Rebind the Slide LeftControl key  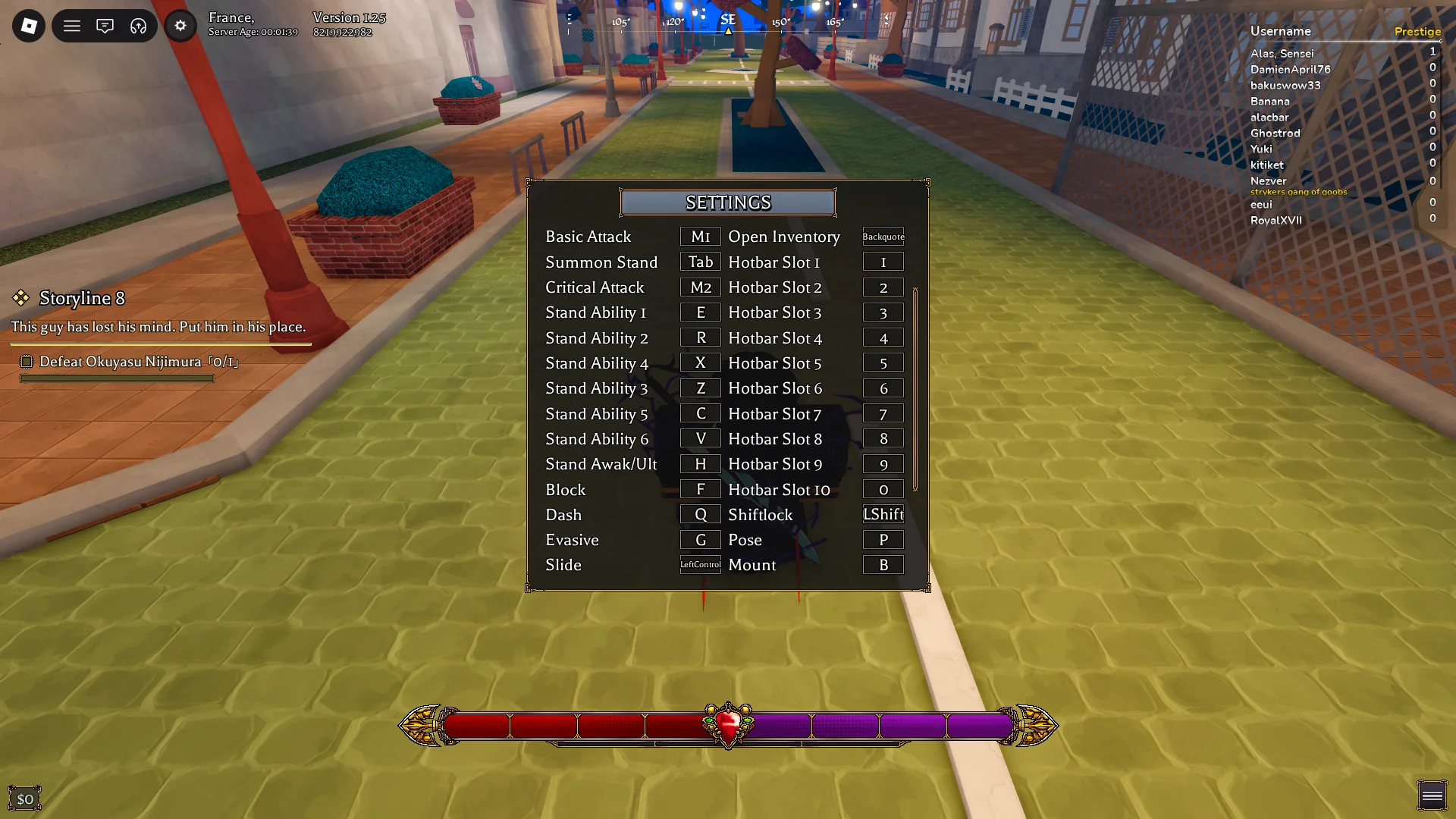[700, 564]
